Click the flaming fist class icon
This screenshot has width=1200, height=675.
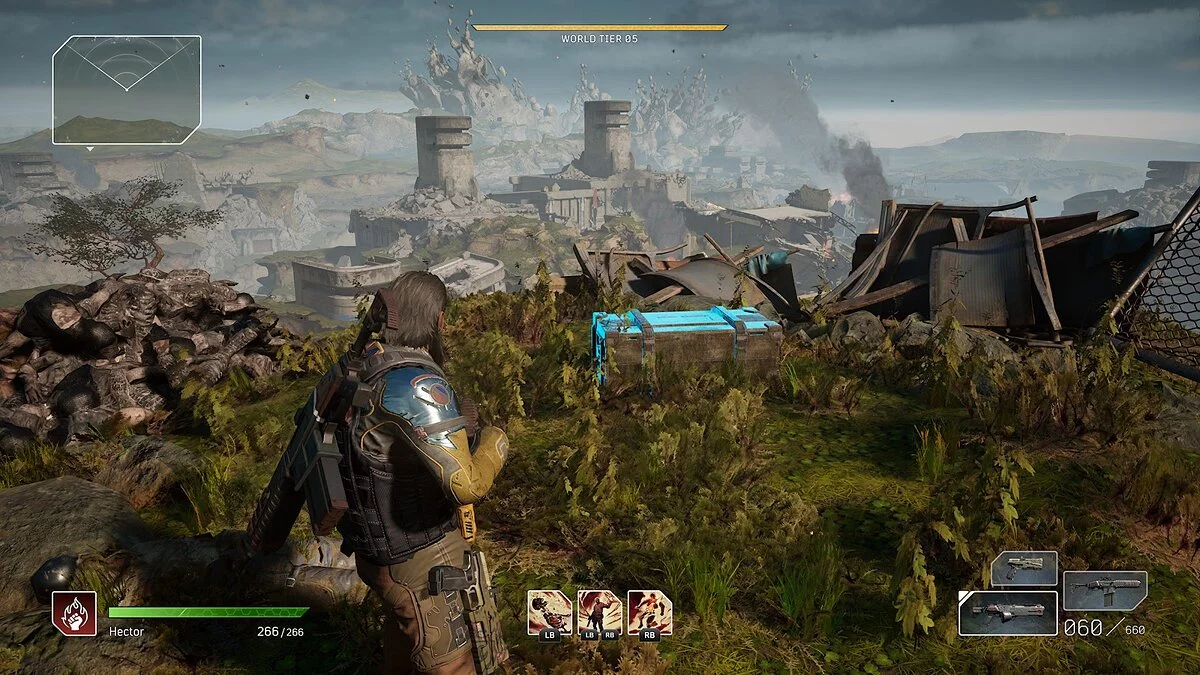pos(75,613)
